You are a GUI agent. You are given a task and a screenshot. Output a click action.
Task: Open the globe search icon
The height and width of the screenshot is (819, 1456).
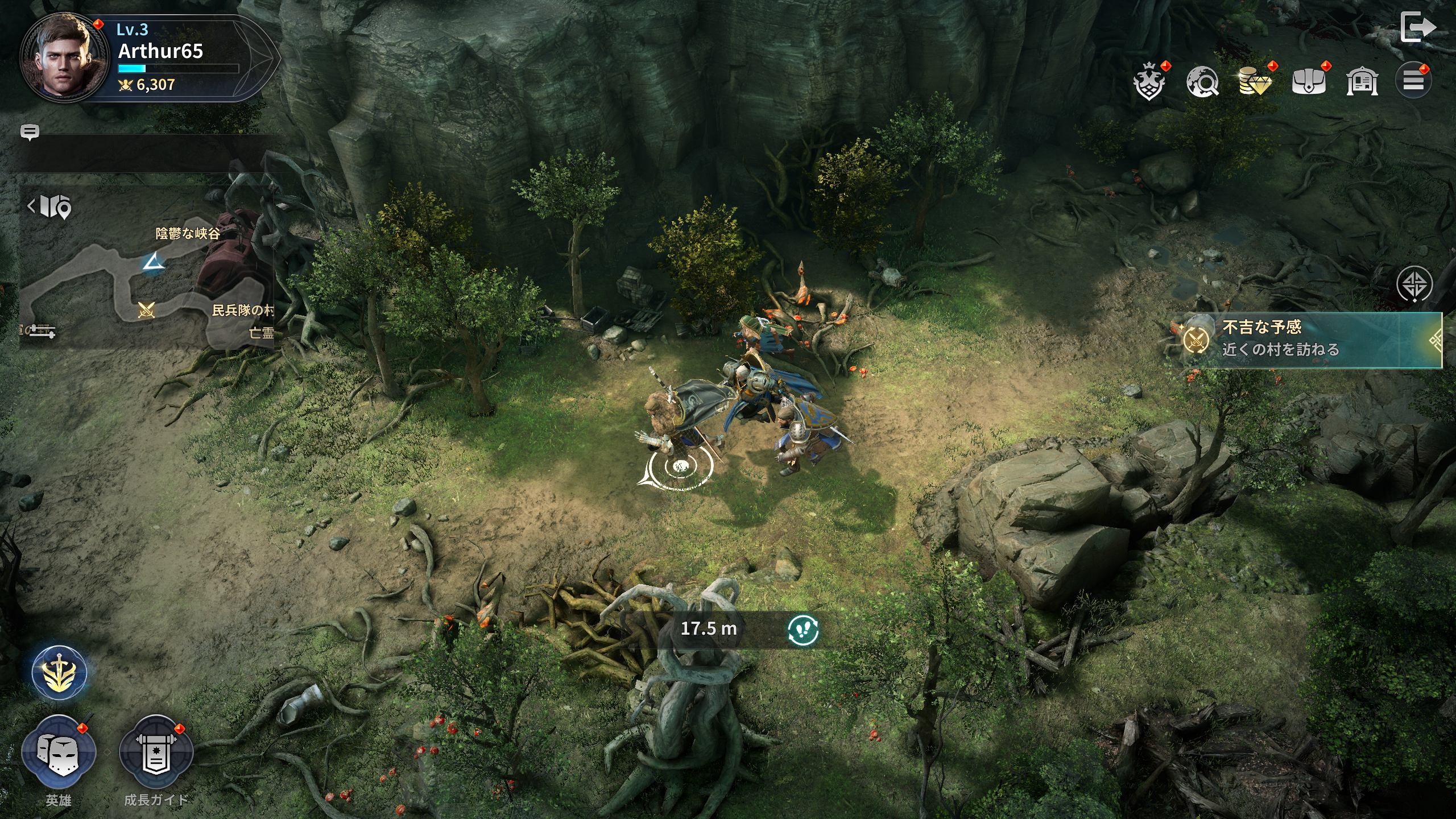[1202, 82]
